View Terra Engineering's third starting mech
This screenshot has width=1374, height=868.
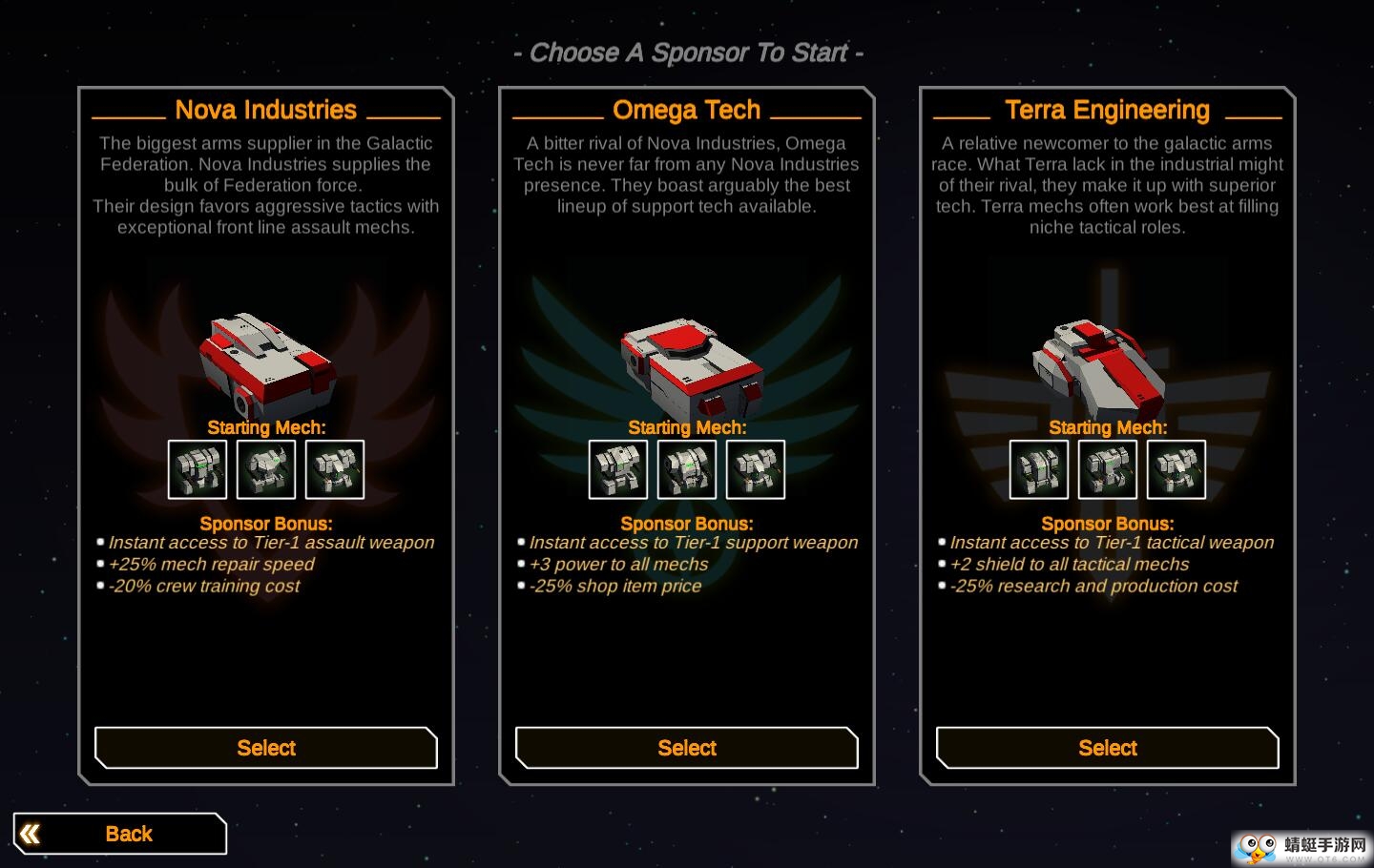click(1176, 469)
